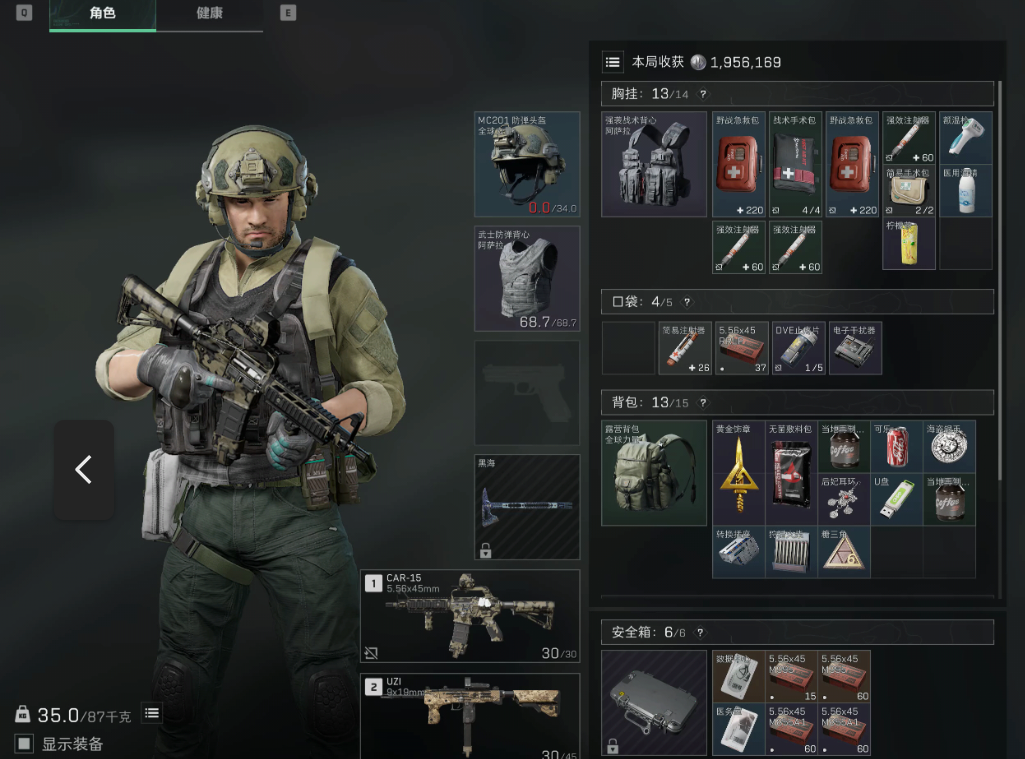The width and height of the screenshot is (1025, 759).
Task: Open the list icon beside 本局收获
Action: pos(612,62)
